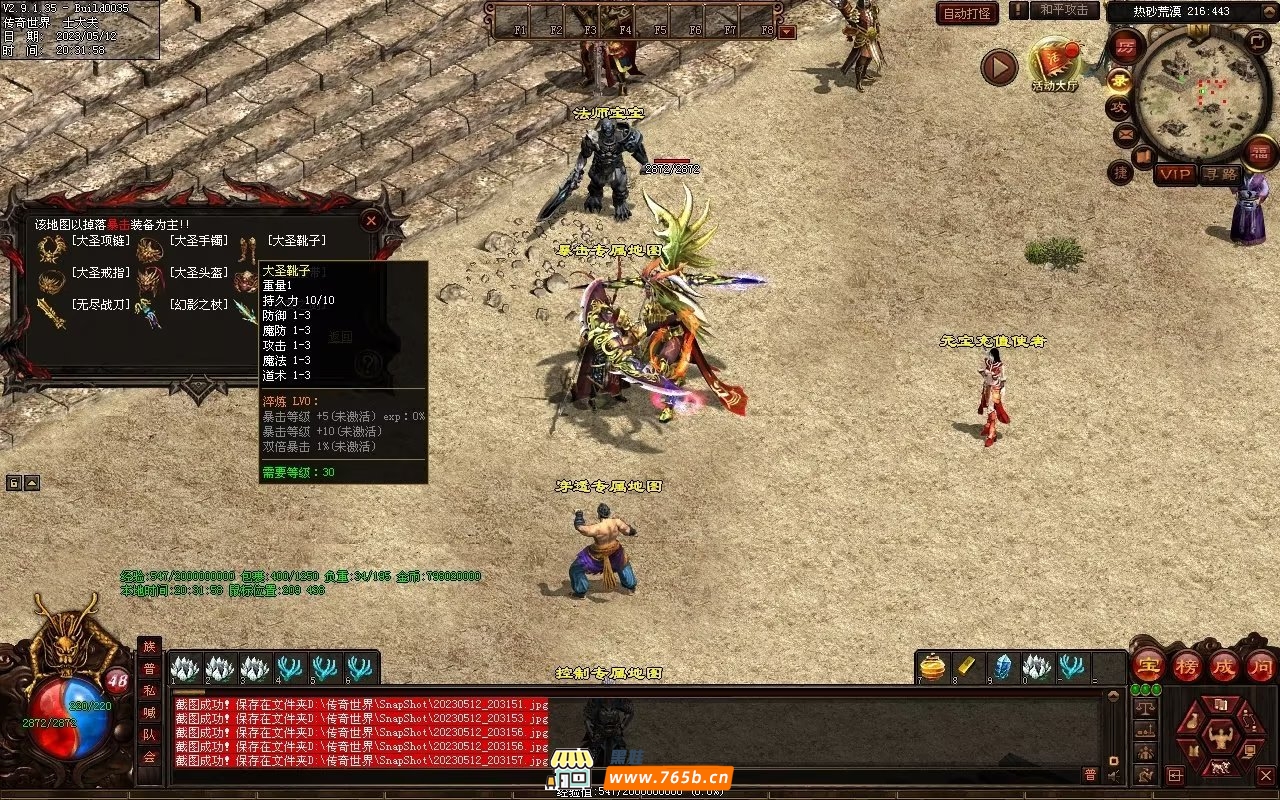Click the red 福 welfare button
The height and width of the screenshot is (800, 1280).
pyautogui.click(x=1259, y=152)
